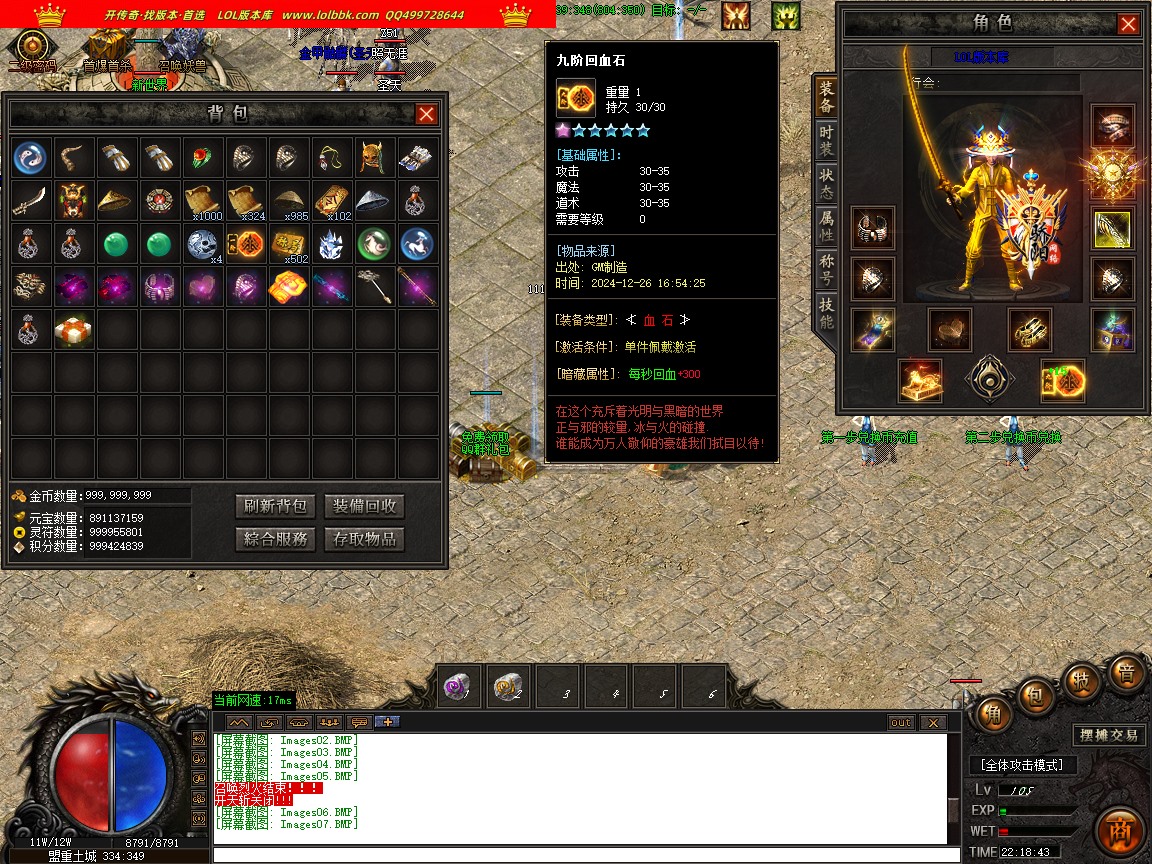This screenshot has height=864, width=1152.
Task: Select the red gem ring in backpack
Action: coord(203,158)
